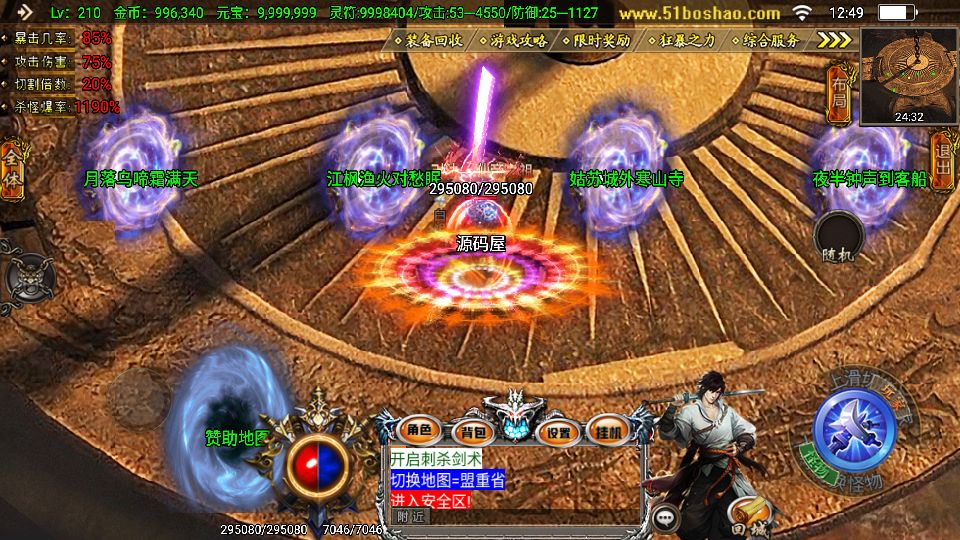Open the 设置 settings panel
This screenshot has height=540, width=960.
tap(558, 432)
